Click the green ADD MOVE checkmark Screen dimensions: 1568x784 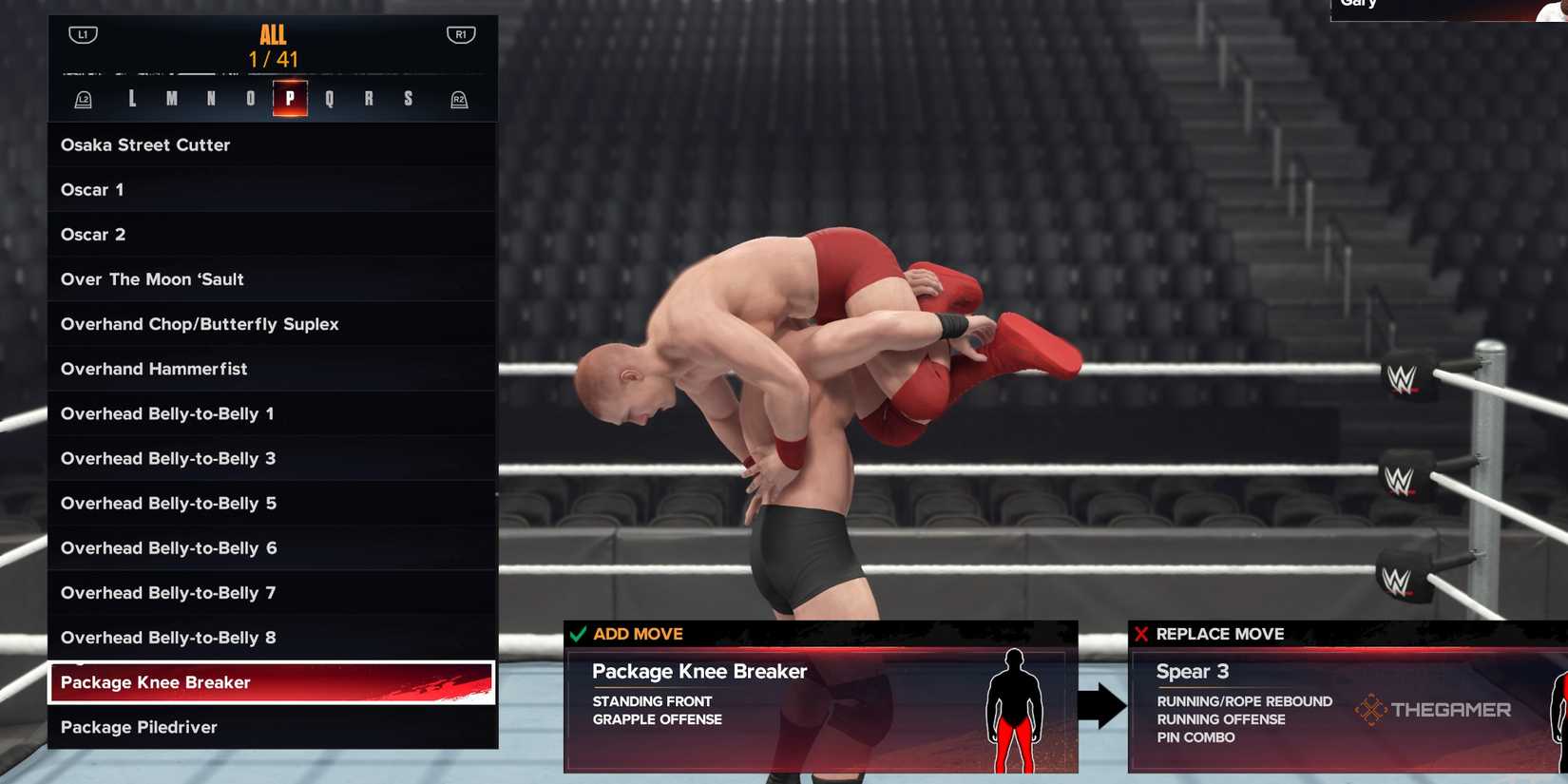coord(577,633)
